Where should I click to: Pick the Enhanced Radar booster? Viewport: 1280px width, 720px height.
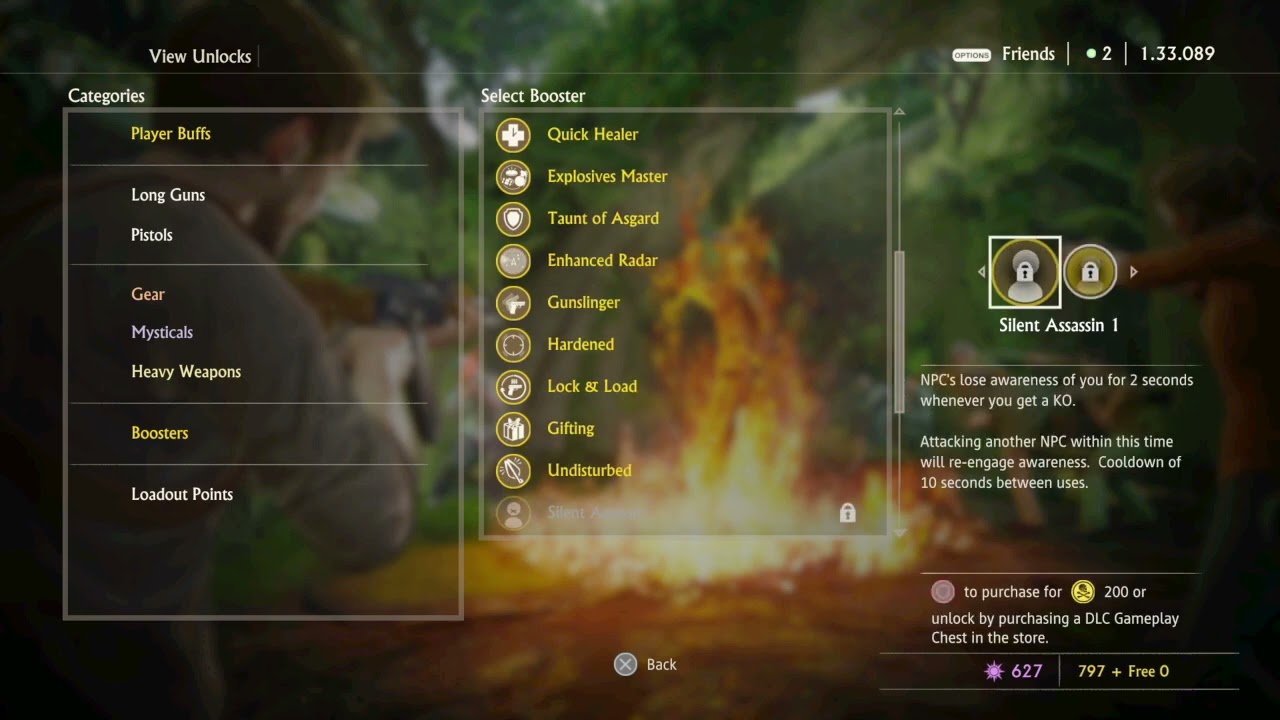[602, 260]
